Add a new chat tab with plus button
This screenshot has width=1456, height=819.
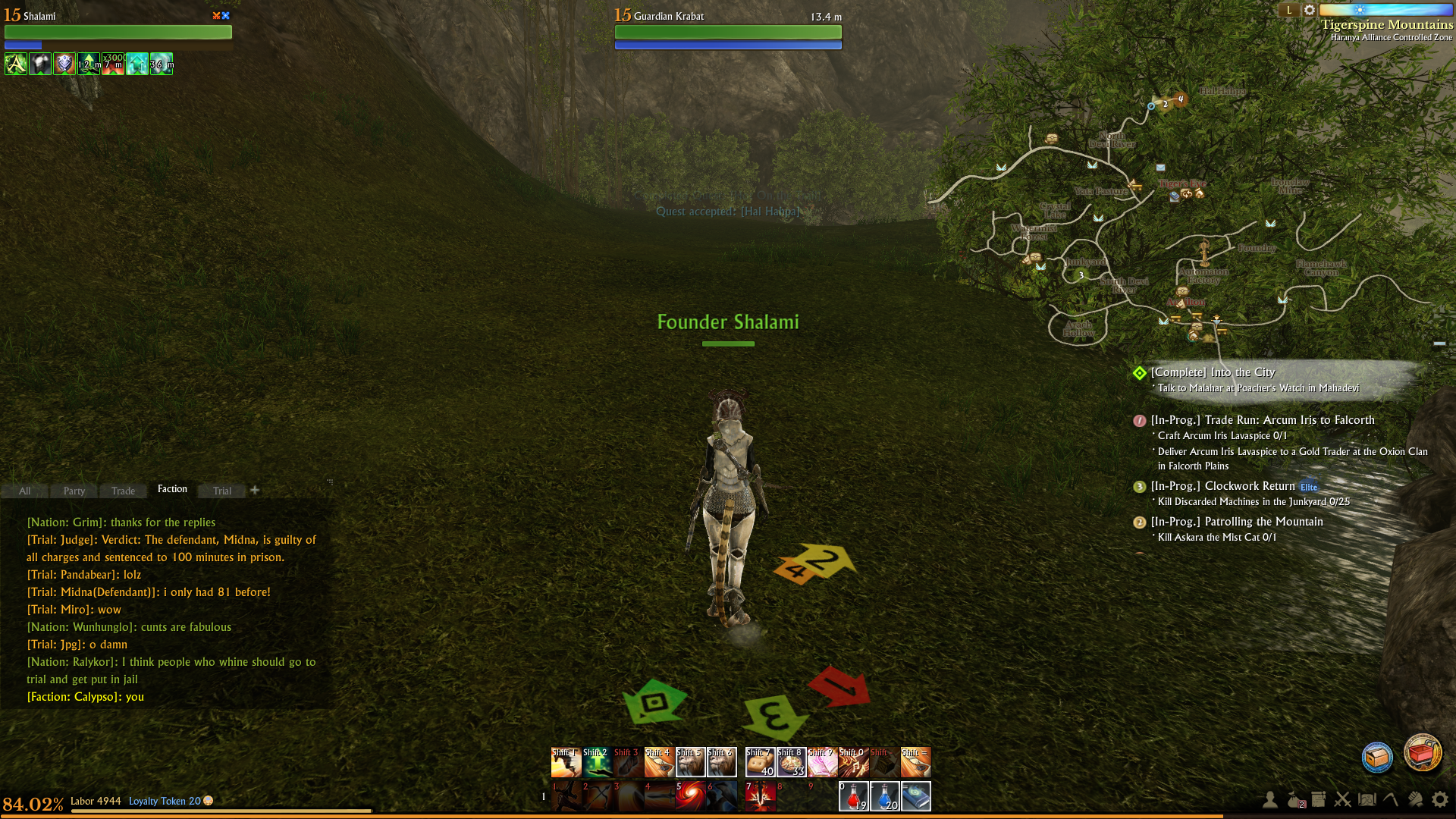(255, 490)
